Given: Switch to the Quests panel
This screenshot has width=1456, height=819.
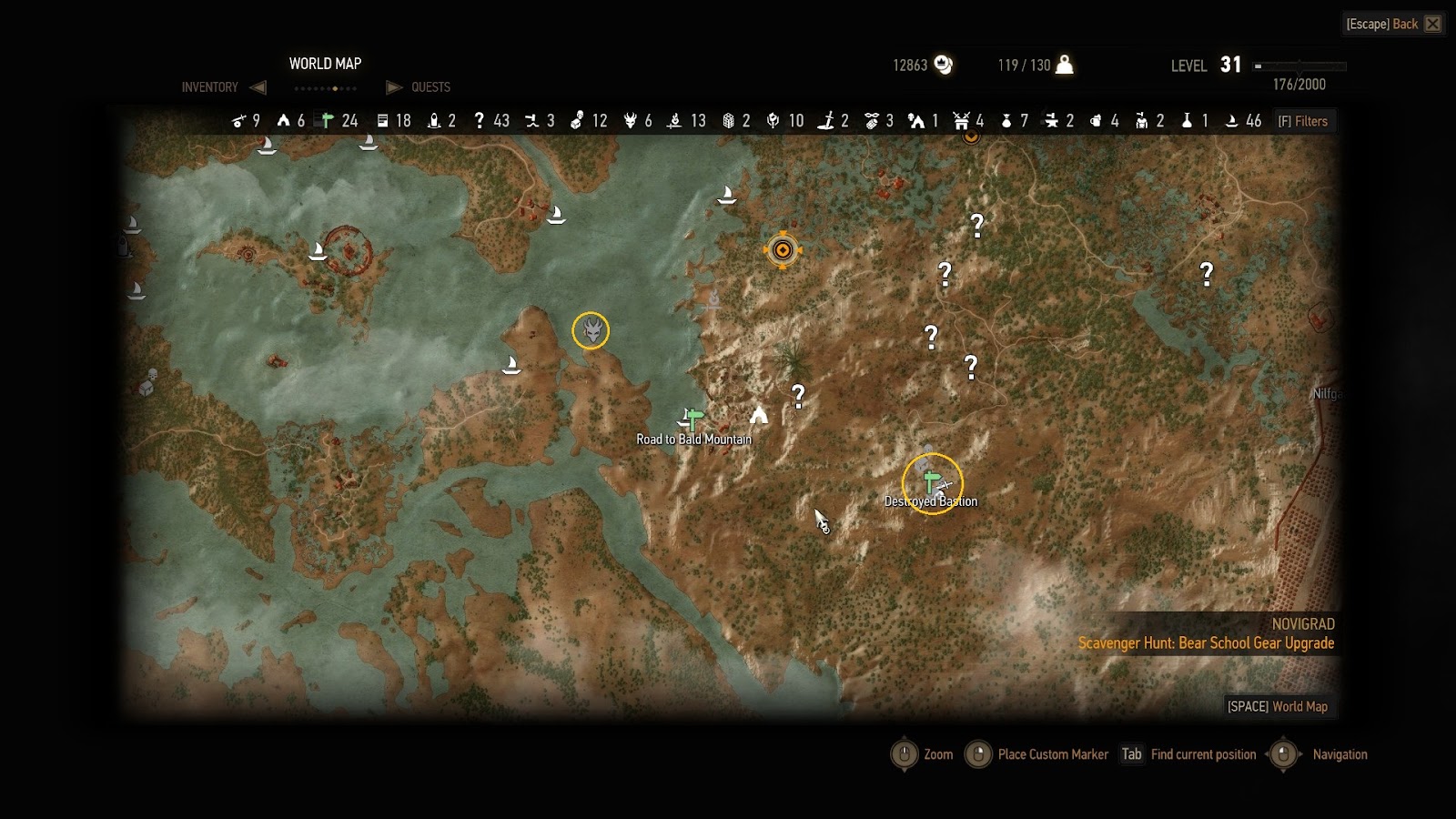Looking at the screenshot, I should pos(430,87).
